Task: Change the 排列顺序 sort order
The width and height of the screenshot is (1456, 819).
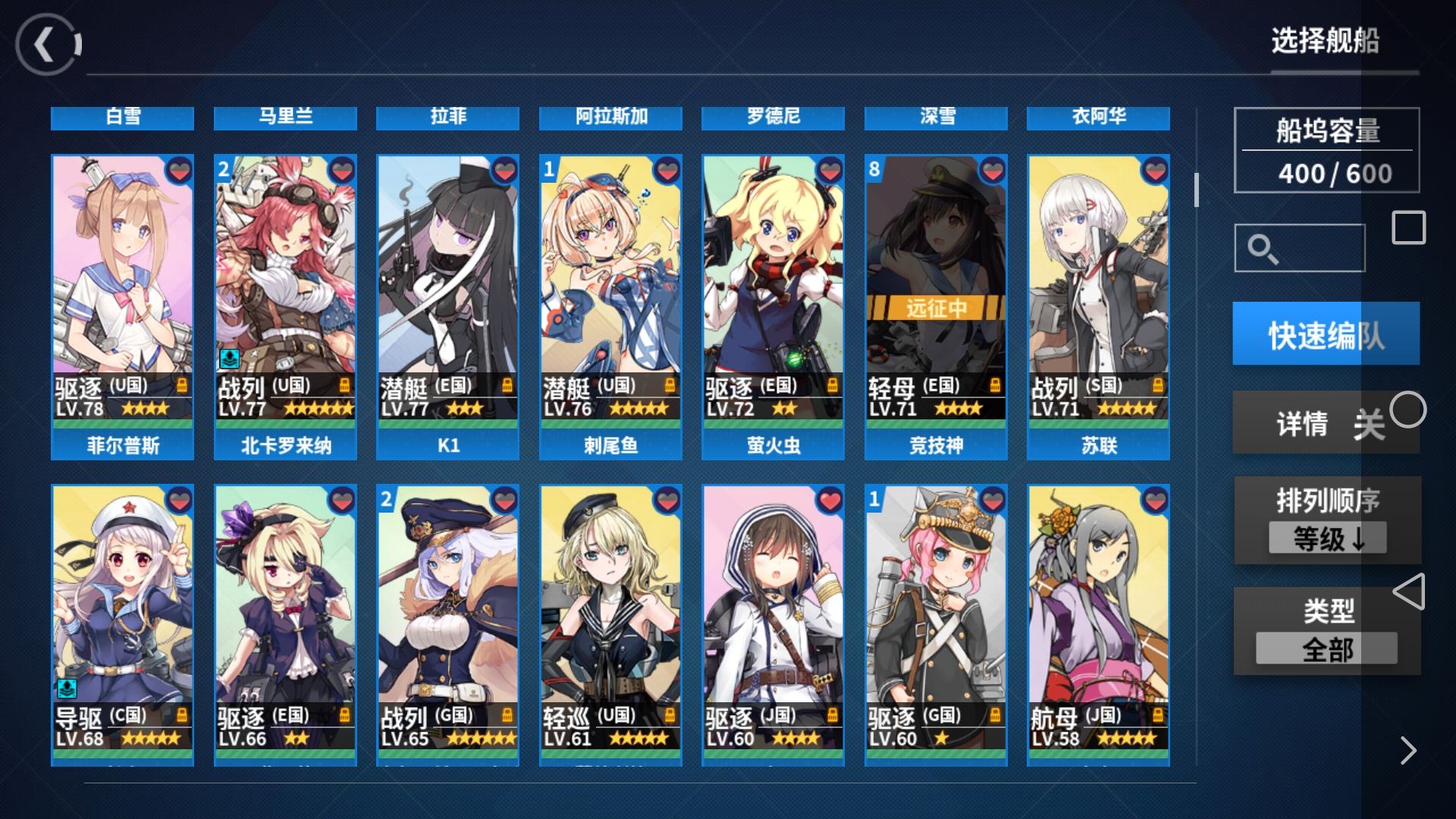Action: (x=1327, y=521)
